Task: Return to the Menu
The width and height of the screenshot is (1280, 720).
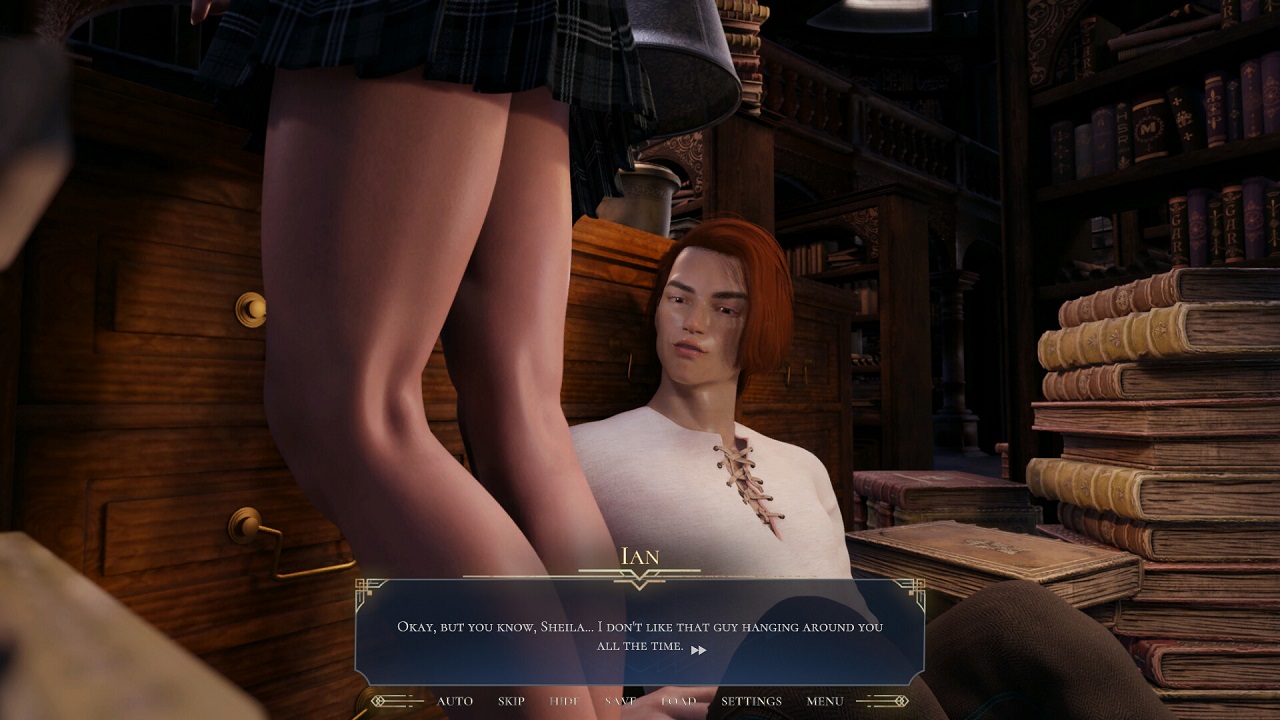Action: [x=825, y=701]
